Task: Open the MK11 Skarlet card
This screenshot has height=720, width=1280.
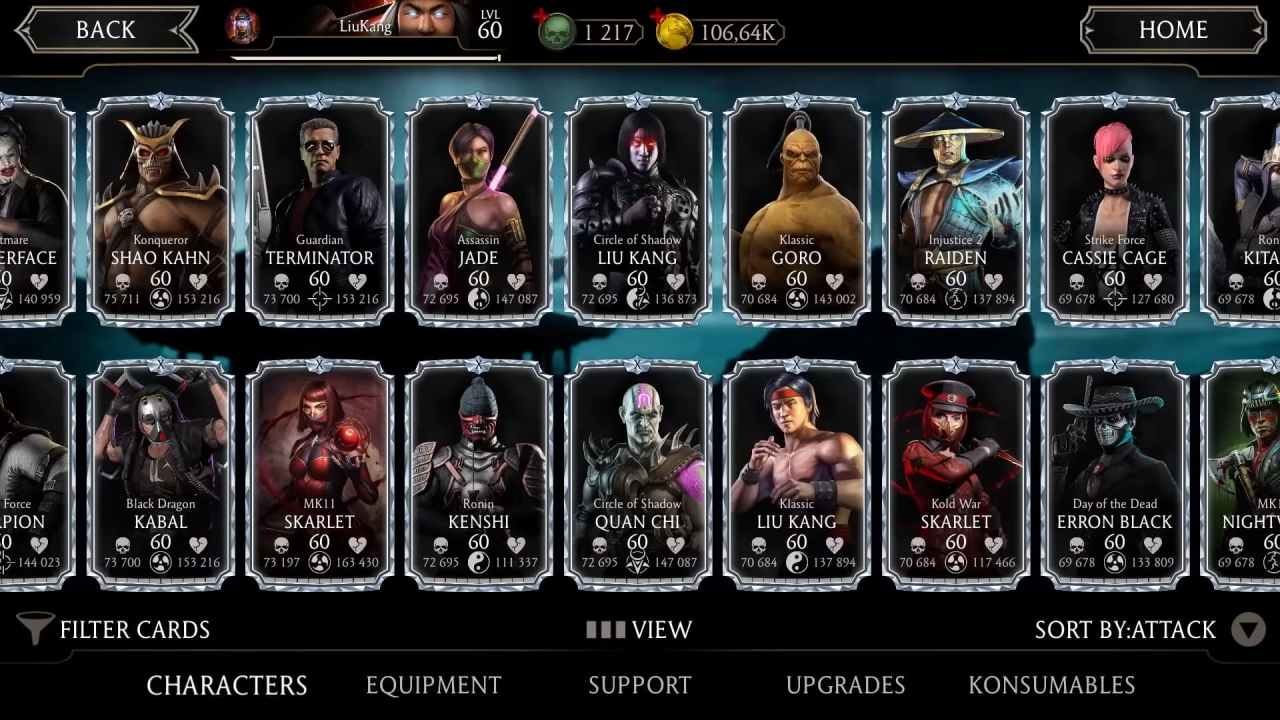Action: (320, 470)
